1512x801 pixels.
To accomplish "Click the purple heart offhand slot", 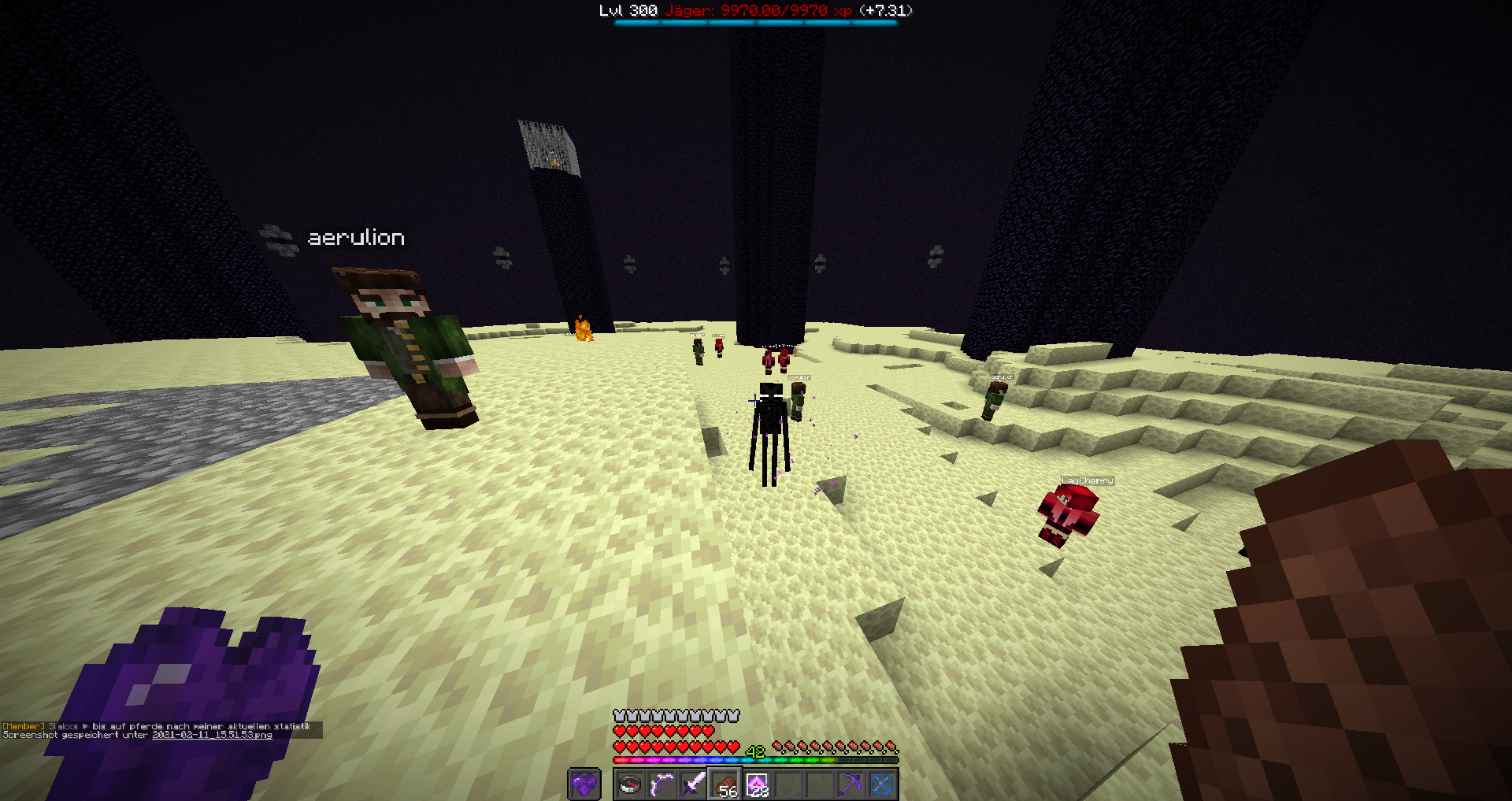I will 584,784.
